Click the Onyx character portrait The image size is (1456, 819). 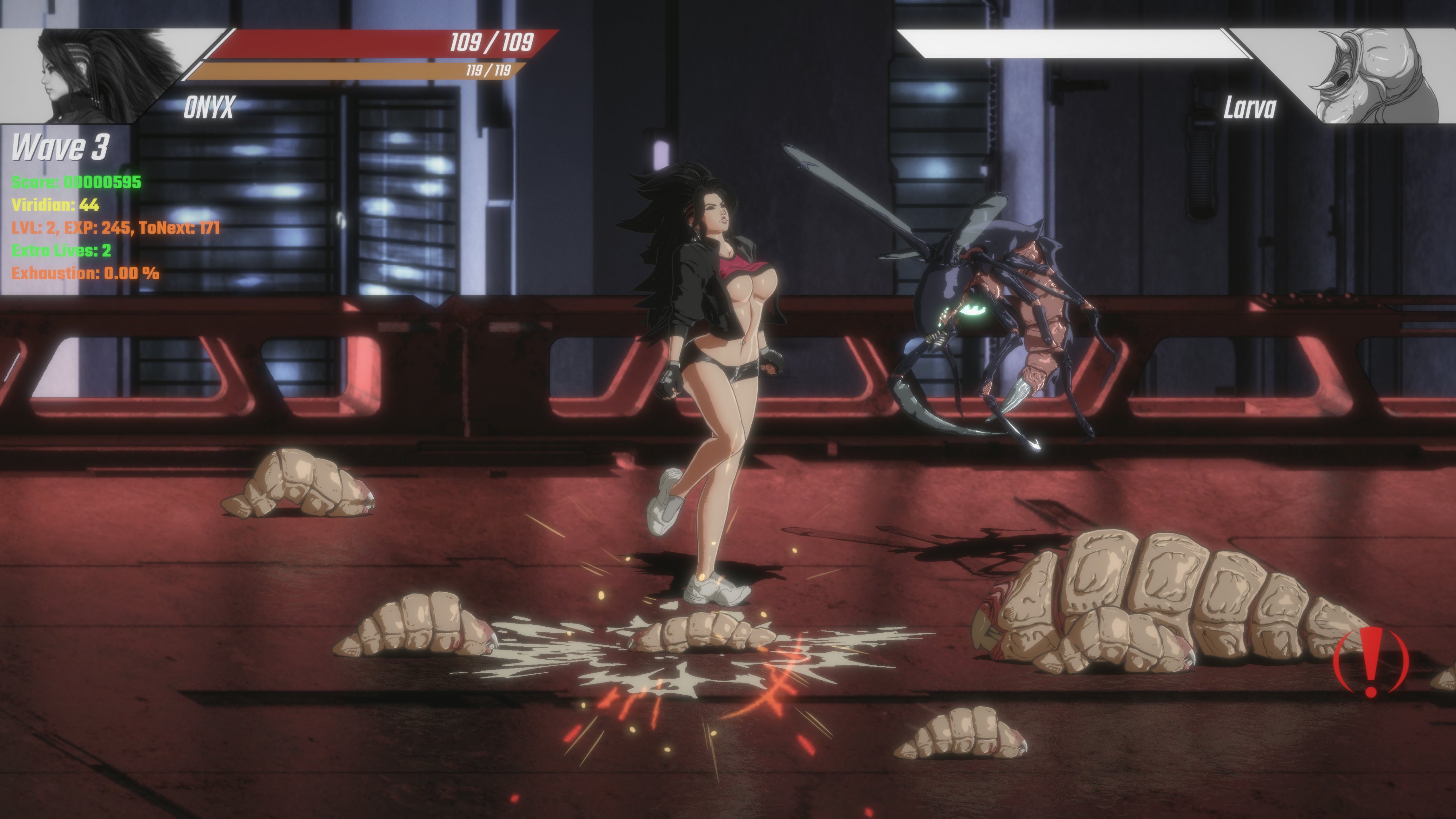pyautogui.click(x=93, y=76)
